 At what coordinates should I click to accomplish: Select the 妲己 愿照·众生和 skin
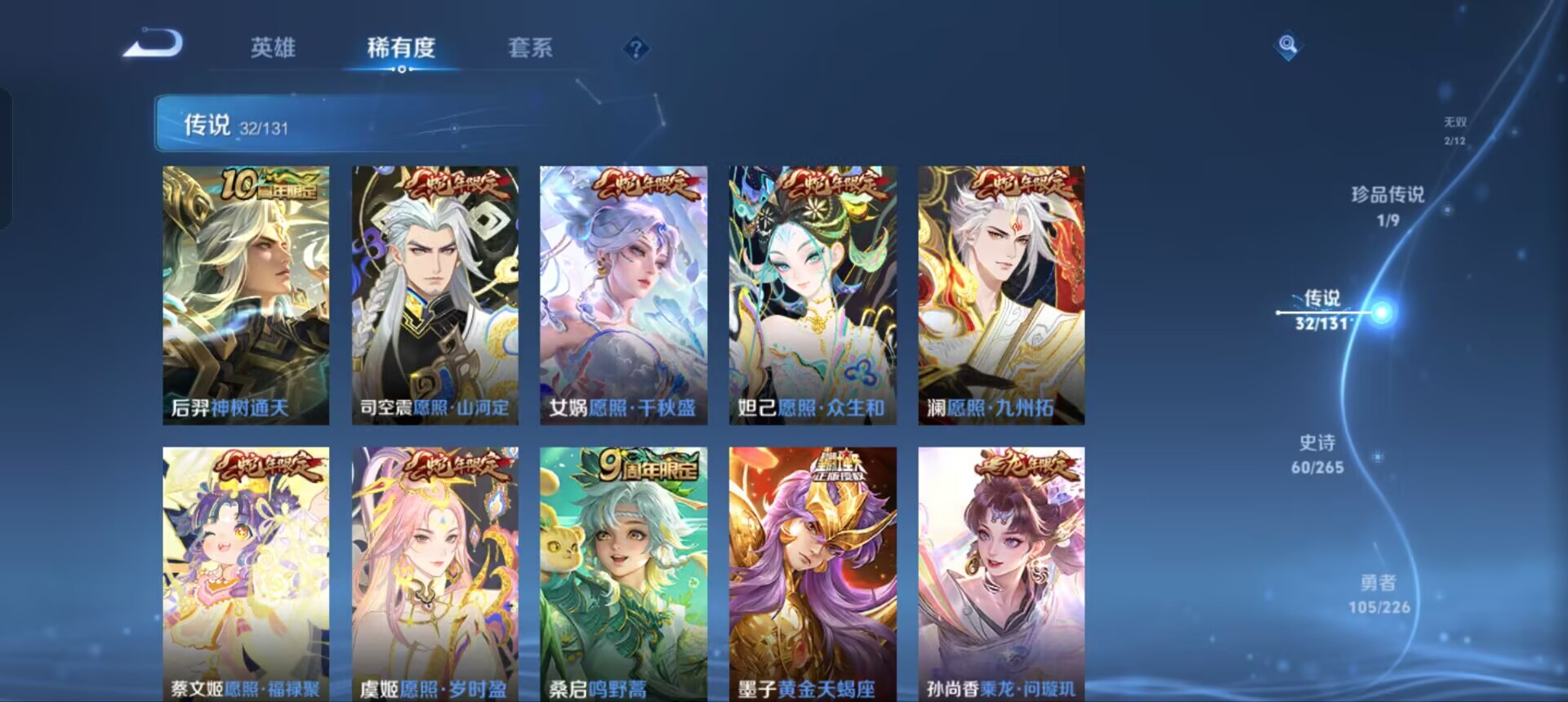(x=813, y=294)
